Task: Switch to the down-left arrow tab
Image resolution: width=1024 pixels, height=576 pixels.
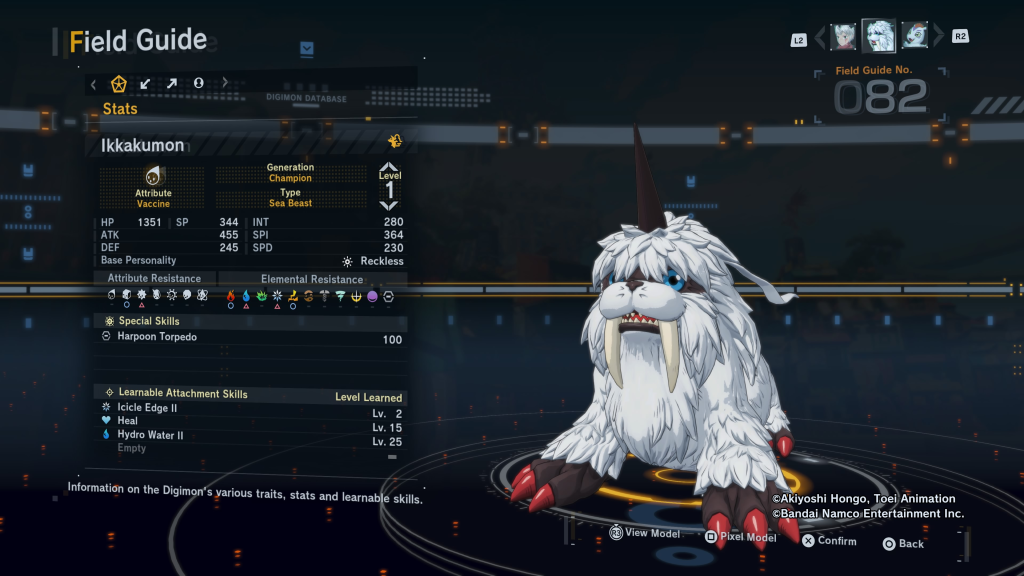Action: click(146, 83)
